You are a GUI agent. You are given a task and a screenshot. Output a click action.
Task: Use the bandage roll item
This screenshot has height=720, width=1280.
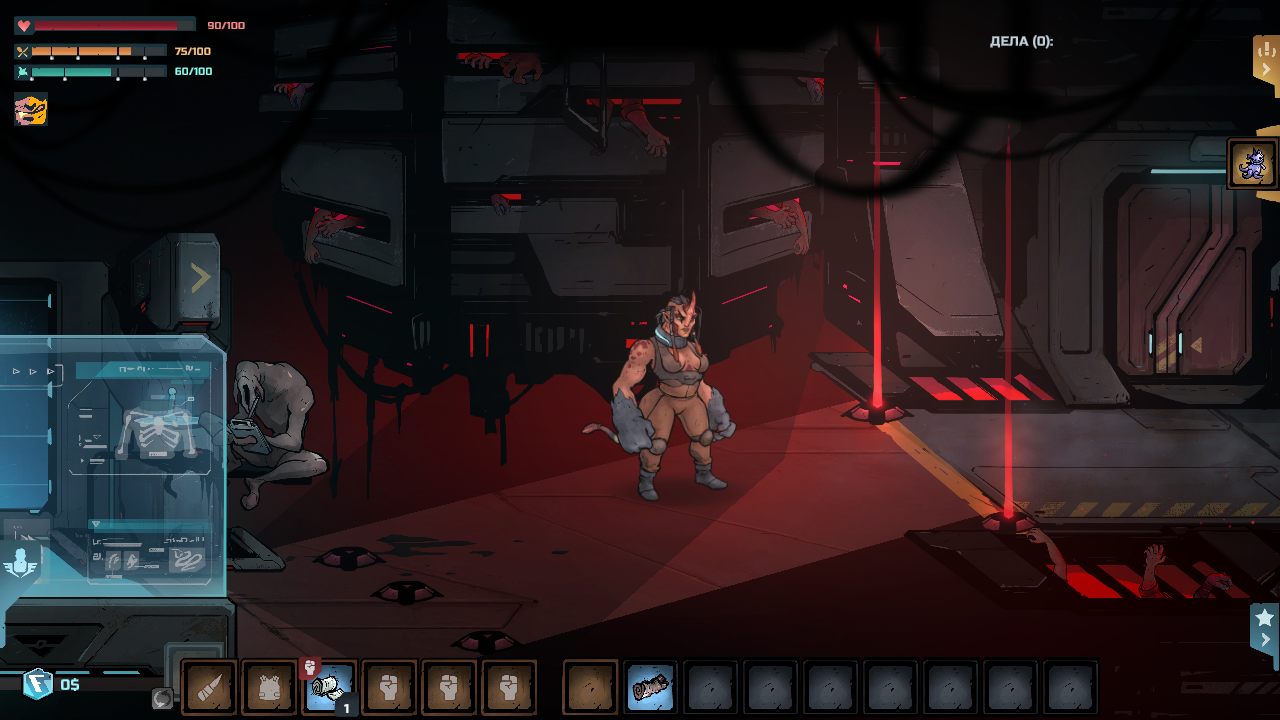[329, 687]
